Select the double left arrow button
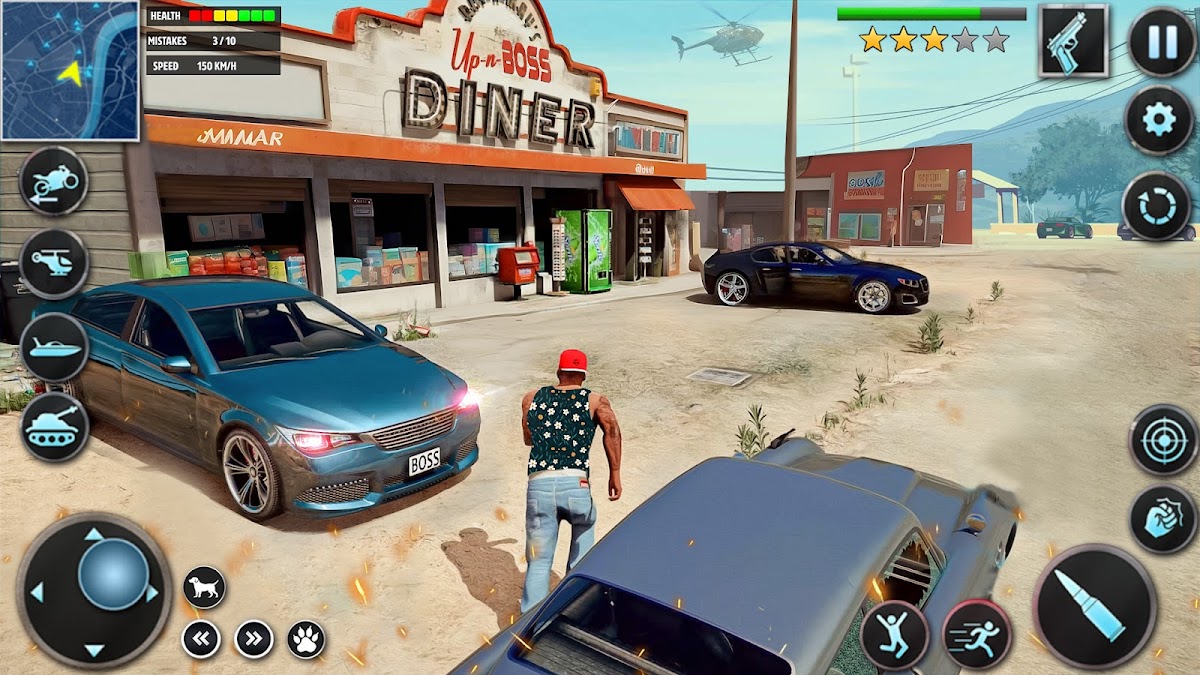Screen dimensions: 1200x675 tap(201, 639)
